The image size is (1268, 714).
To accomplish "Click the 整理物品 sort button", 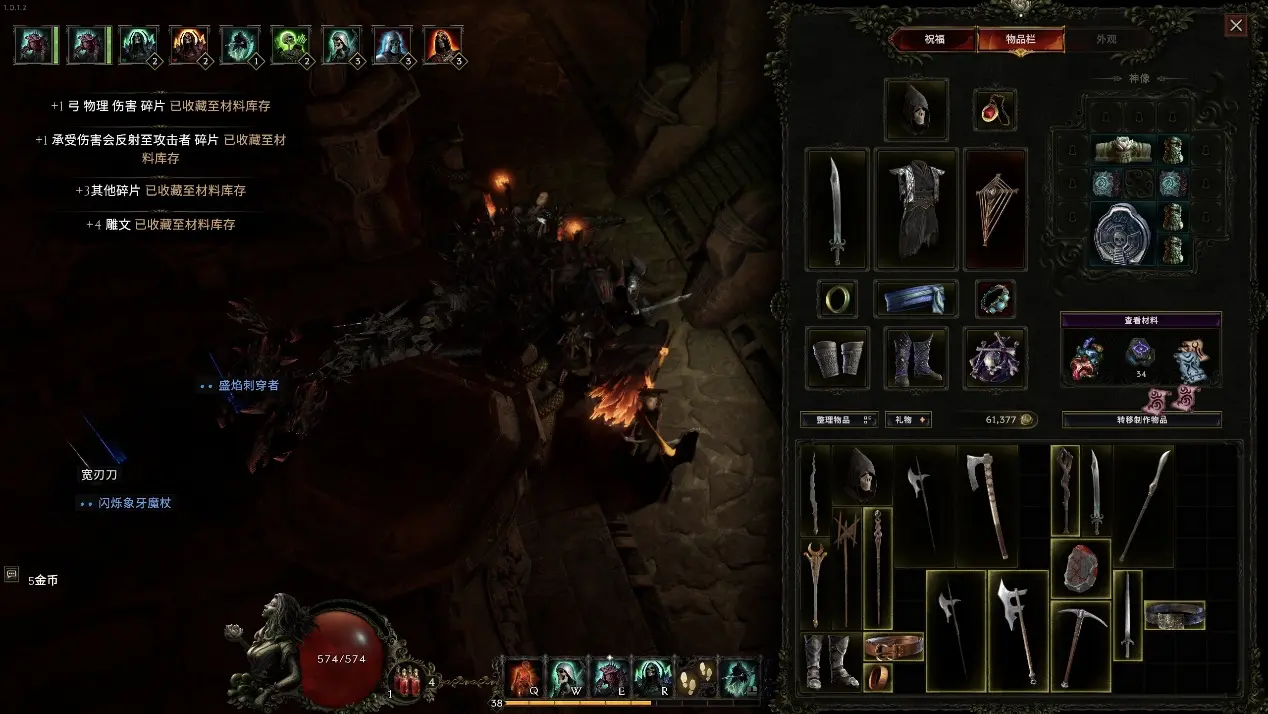I will pyautogui.click(x=828, y=420).
